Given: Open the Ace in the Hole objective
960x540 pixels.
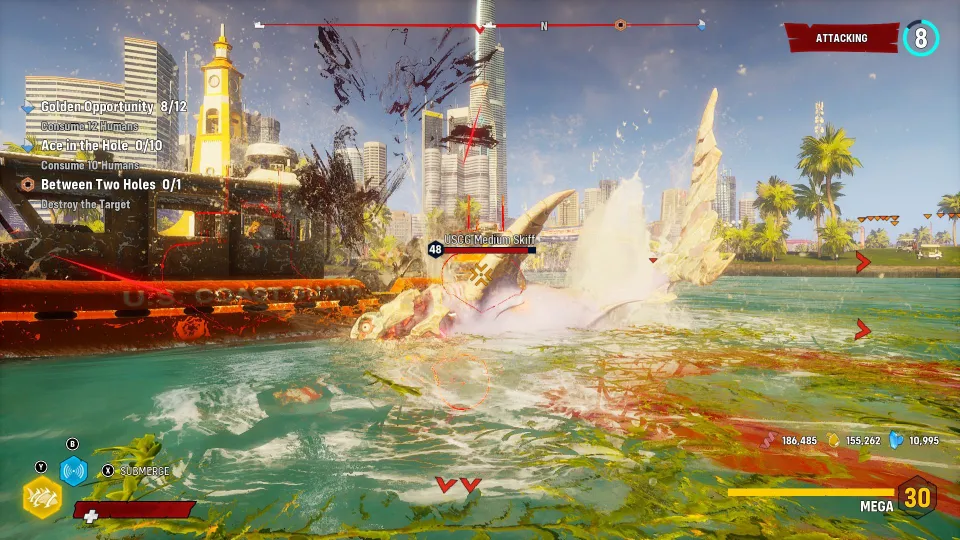Looking at the screenshot, I should [101, 146].
